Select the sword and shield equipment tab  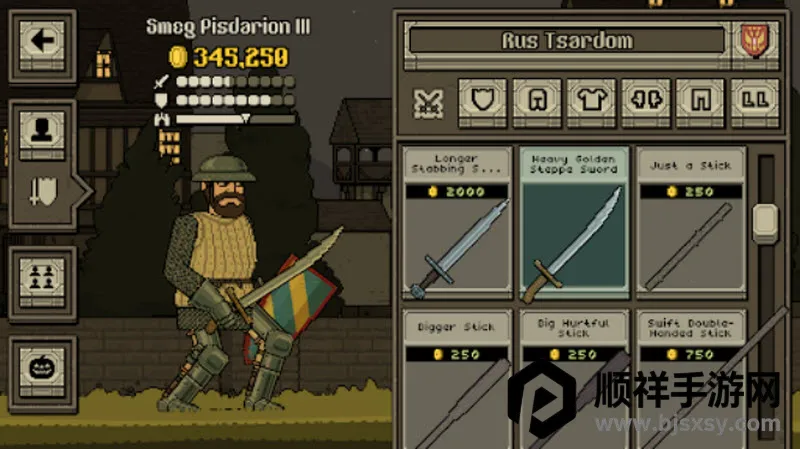[42, 189]
